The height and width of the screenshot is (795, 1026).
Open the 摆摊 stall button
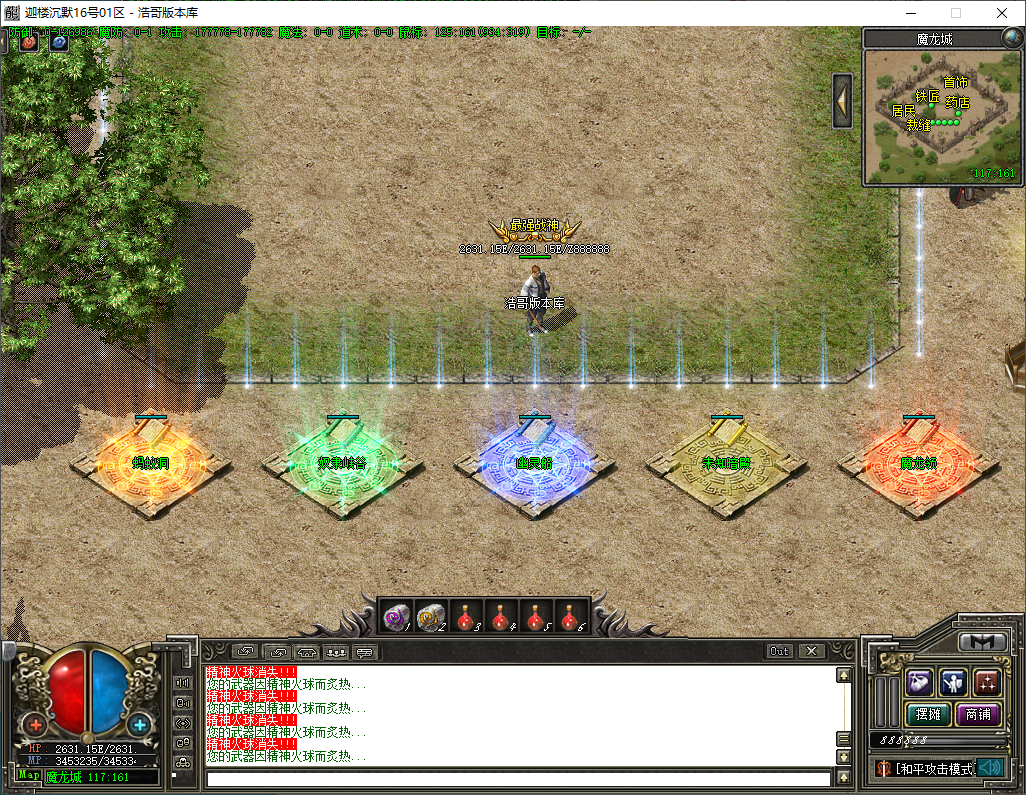pos(928,714)
